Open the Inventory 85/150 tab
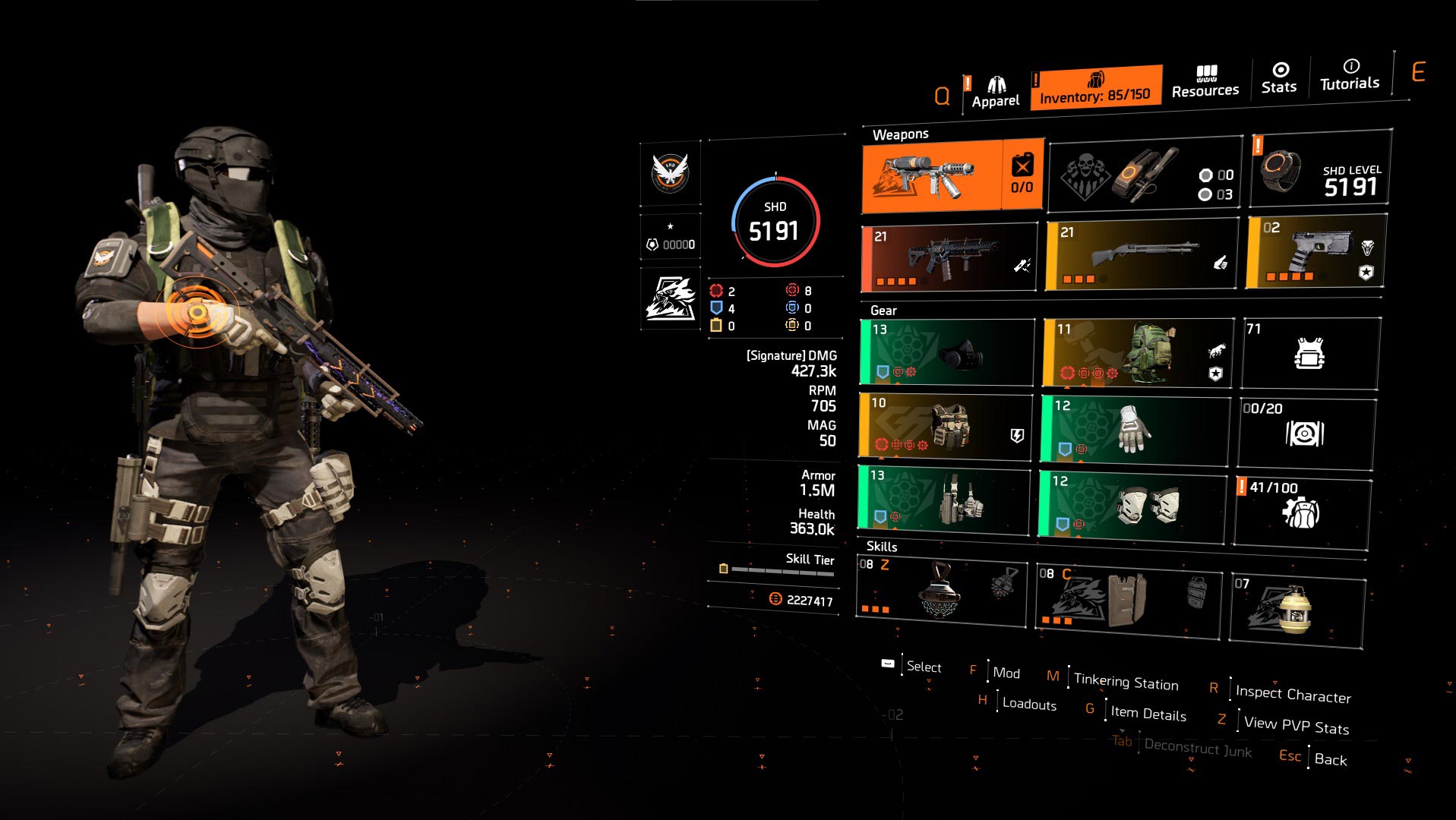 click(1095, 88)
